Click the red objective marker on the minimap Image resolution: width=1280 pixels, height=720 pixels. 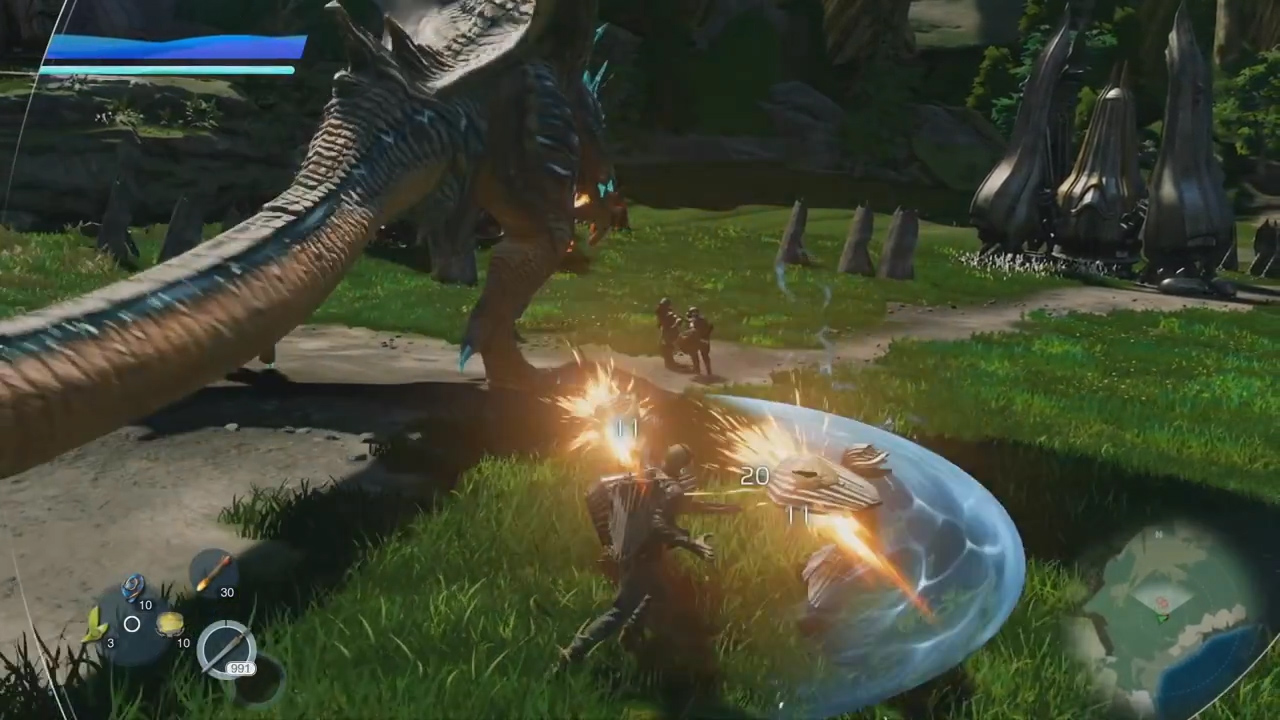(1161, 600)
